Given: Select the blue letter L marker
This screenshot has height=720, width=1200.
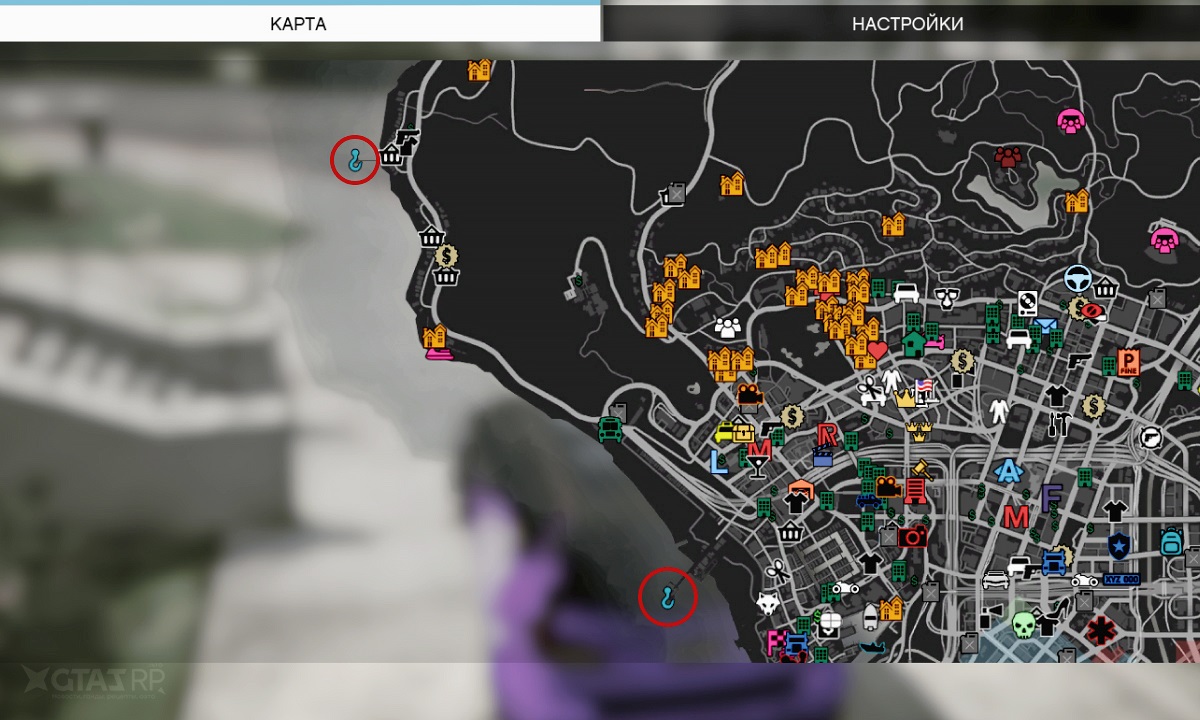Looking at the screenshot, I should tap(718, 461).
